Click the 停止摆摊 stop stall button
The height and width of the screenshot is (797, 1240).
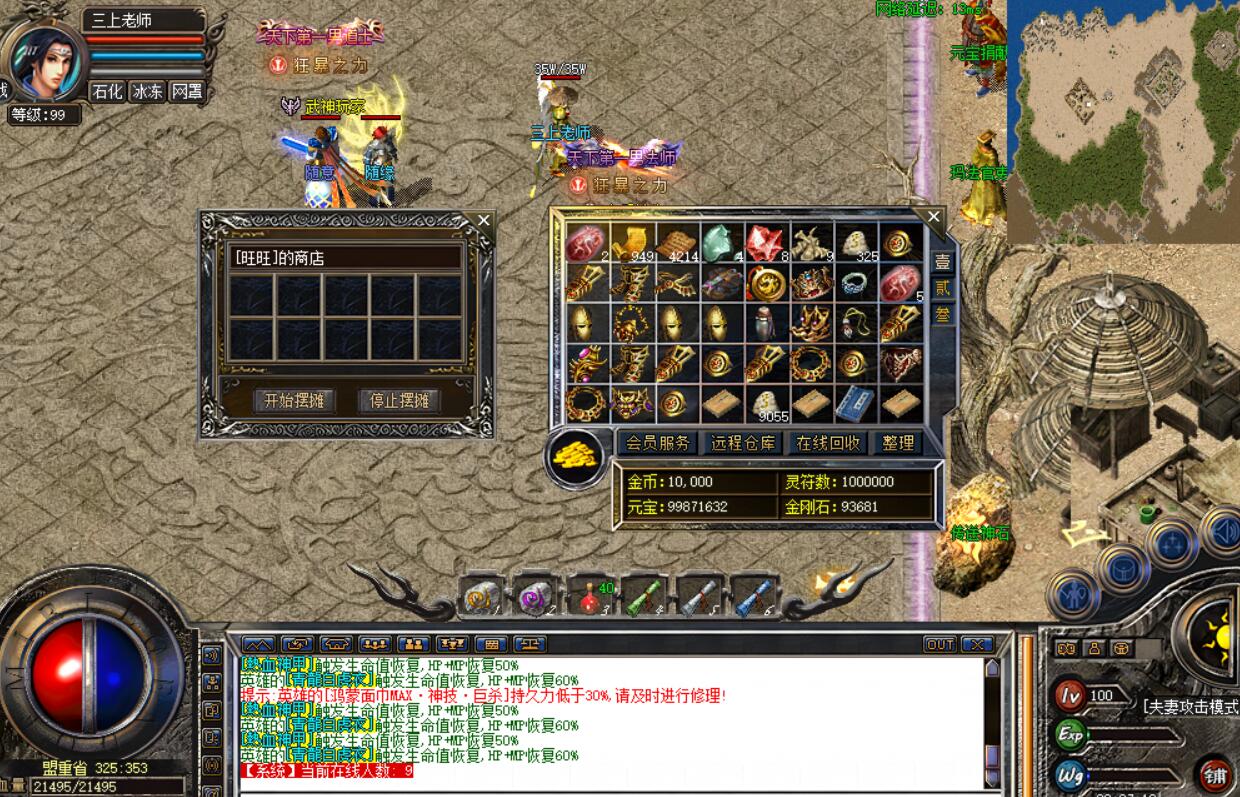pos(399,401)
